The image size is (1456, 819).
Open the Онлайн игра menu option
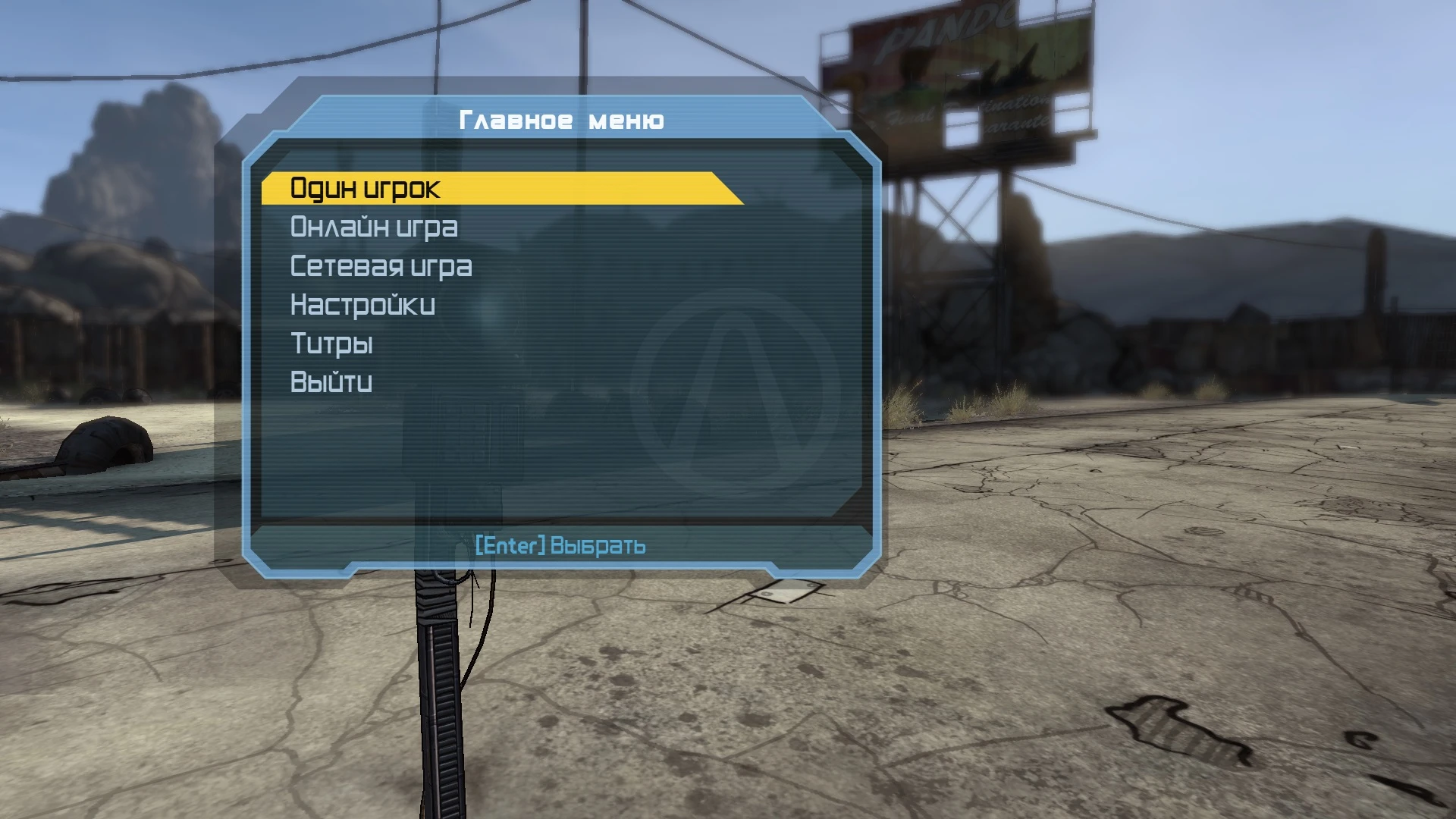point(374,227)
